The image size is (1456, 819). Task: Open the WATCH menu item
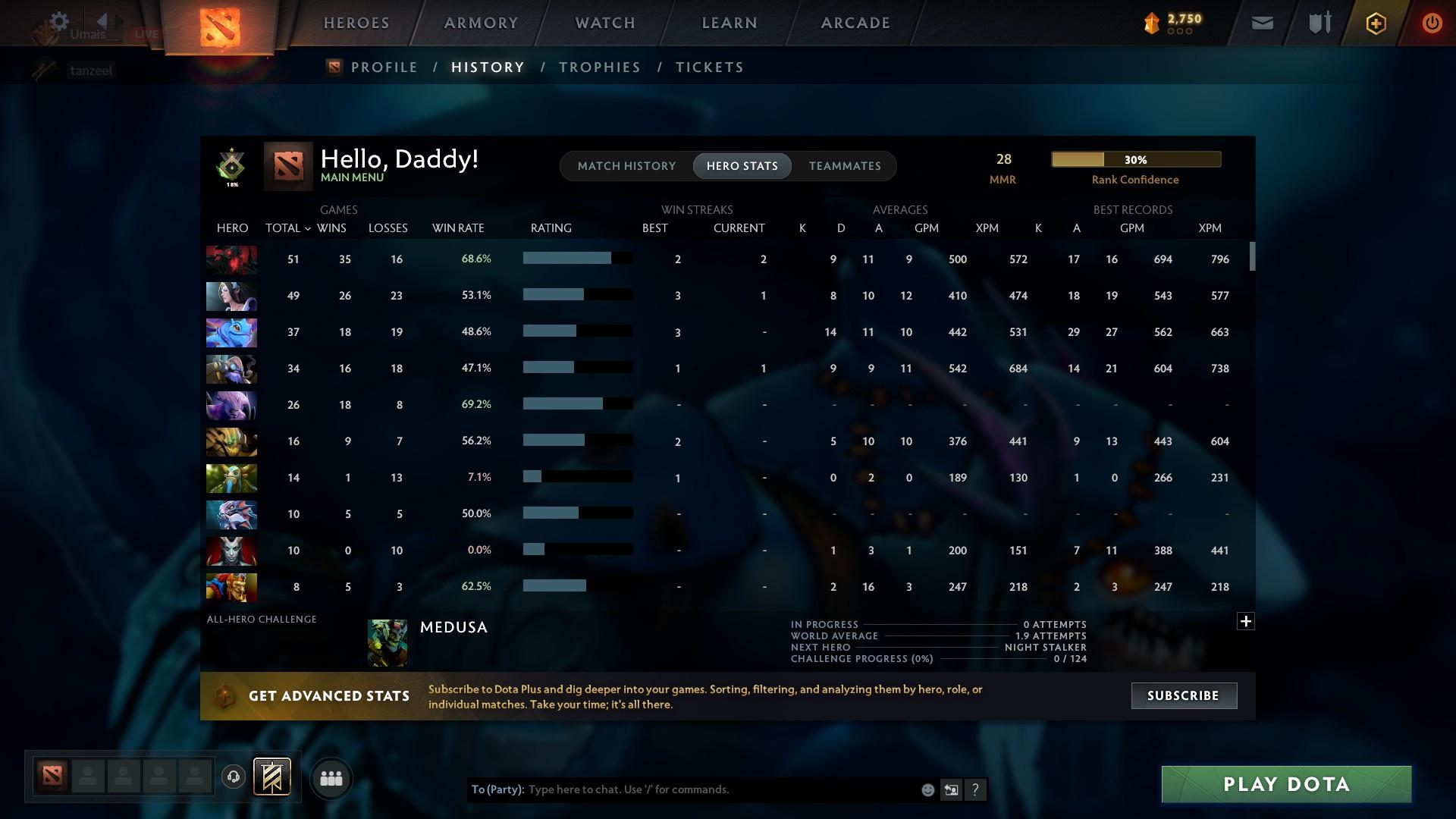pyautogui.click(x=604, y=22)
